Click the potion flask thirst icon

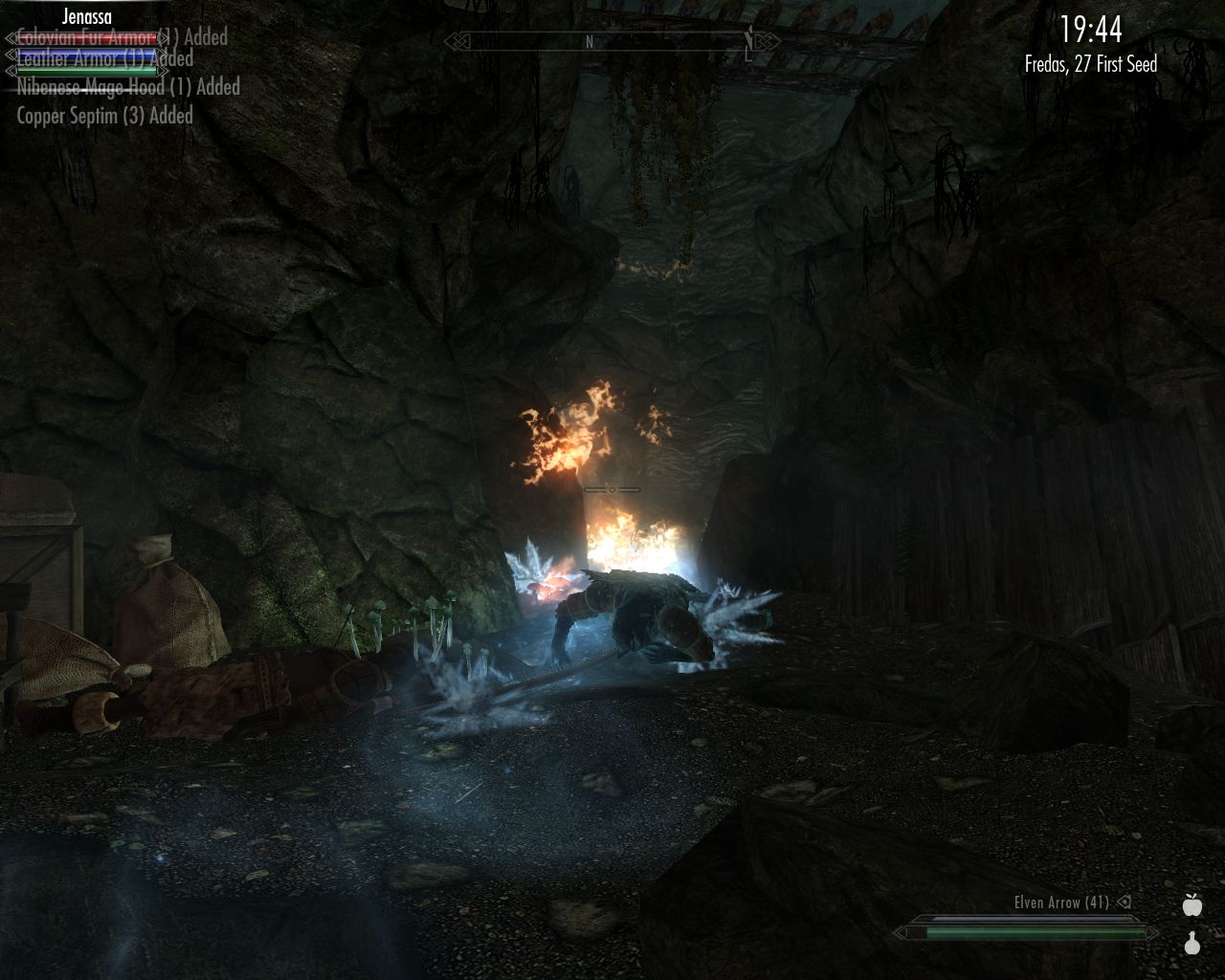tap(1192, 944)
